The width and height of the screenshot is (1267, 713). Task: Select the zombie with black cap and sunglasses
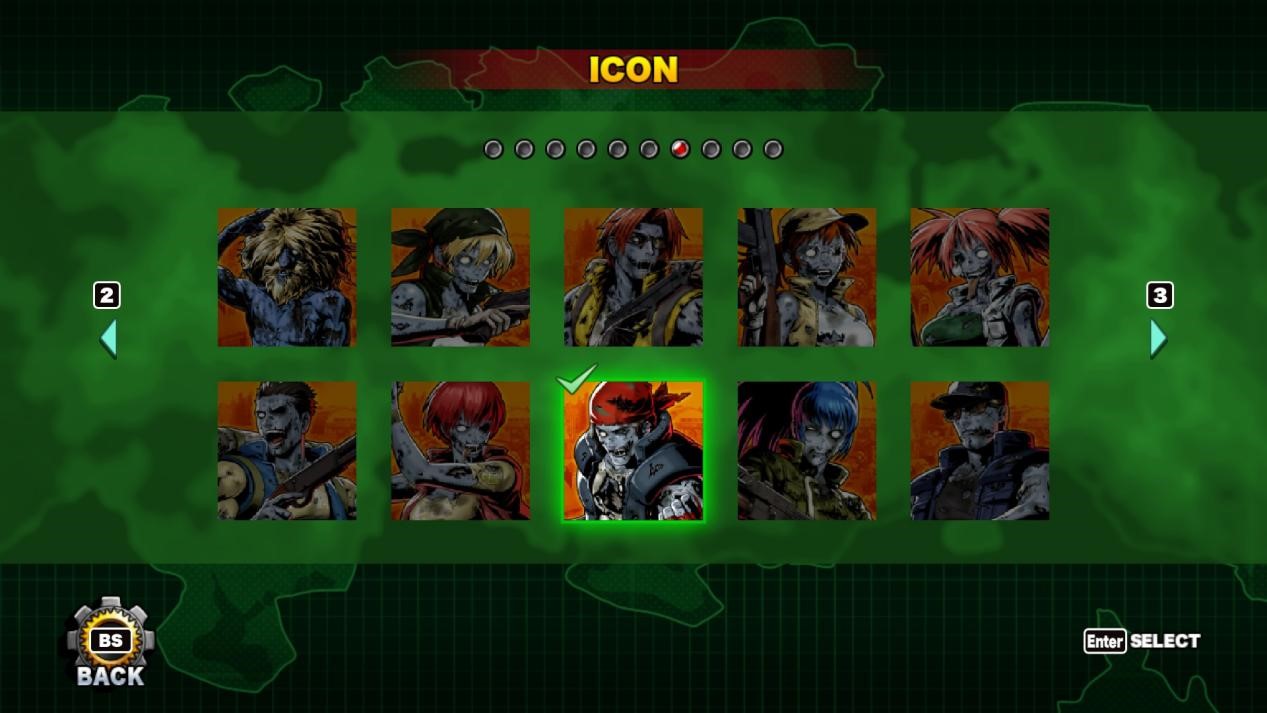980,450
